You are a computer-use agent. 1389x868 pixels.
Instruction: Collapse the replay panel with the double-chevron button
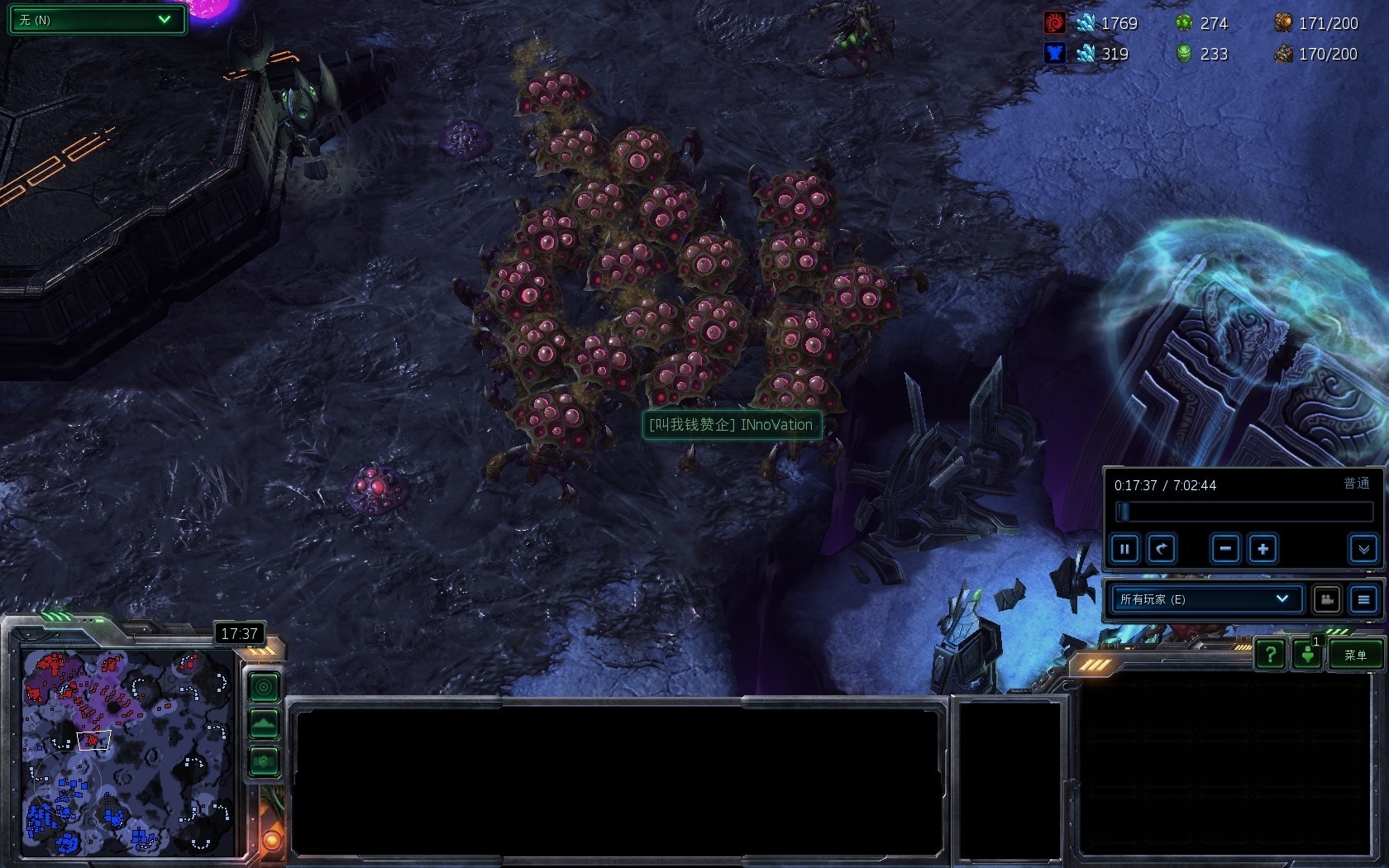pyautogui.click(x=1363, y=549)
